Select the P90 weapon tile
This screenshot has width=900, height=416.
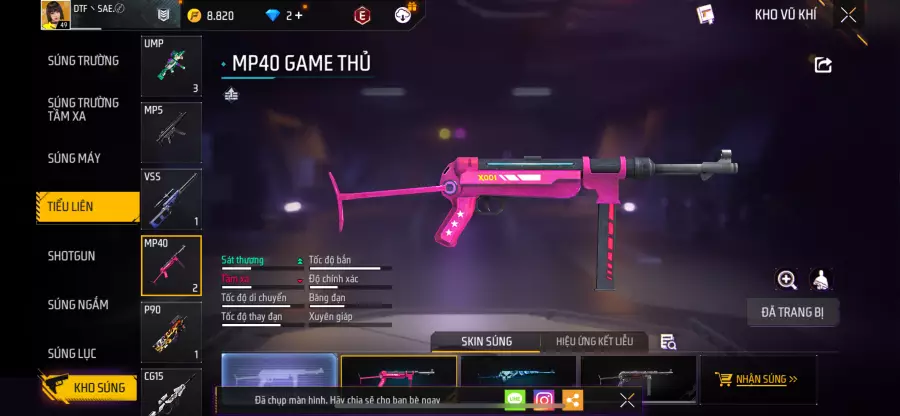(x=171, y=331)
